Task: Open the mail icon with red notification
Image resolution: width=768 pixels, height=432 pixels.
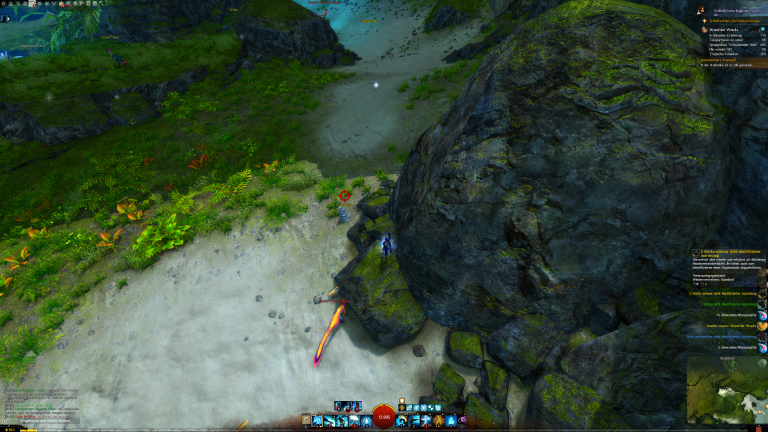Action: pos(33,4)
